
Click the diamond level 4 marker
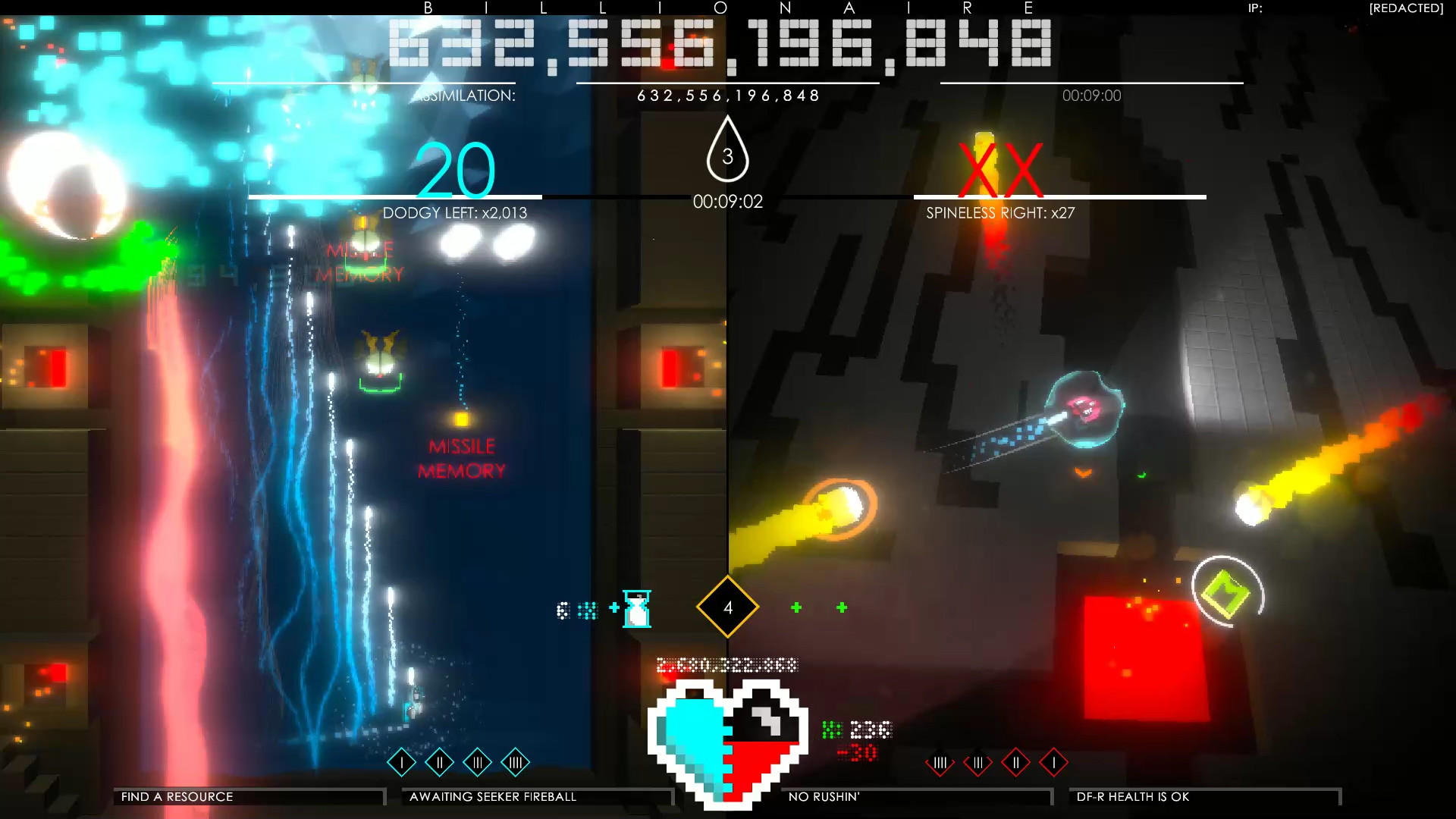coord(727,607)
